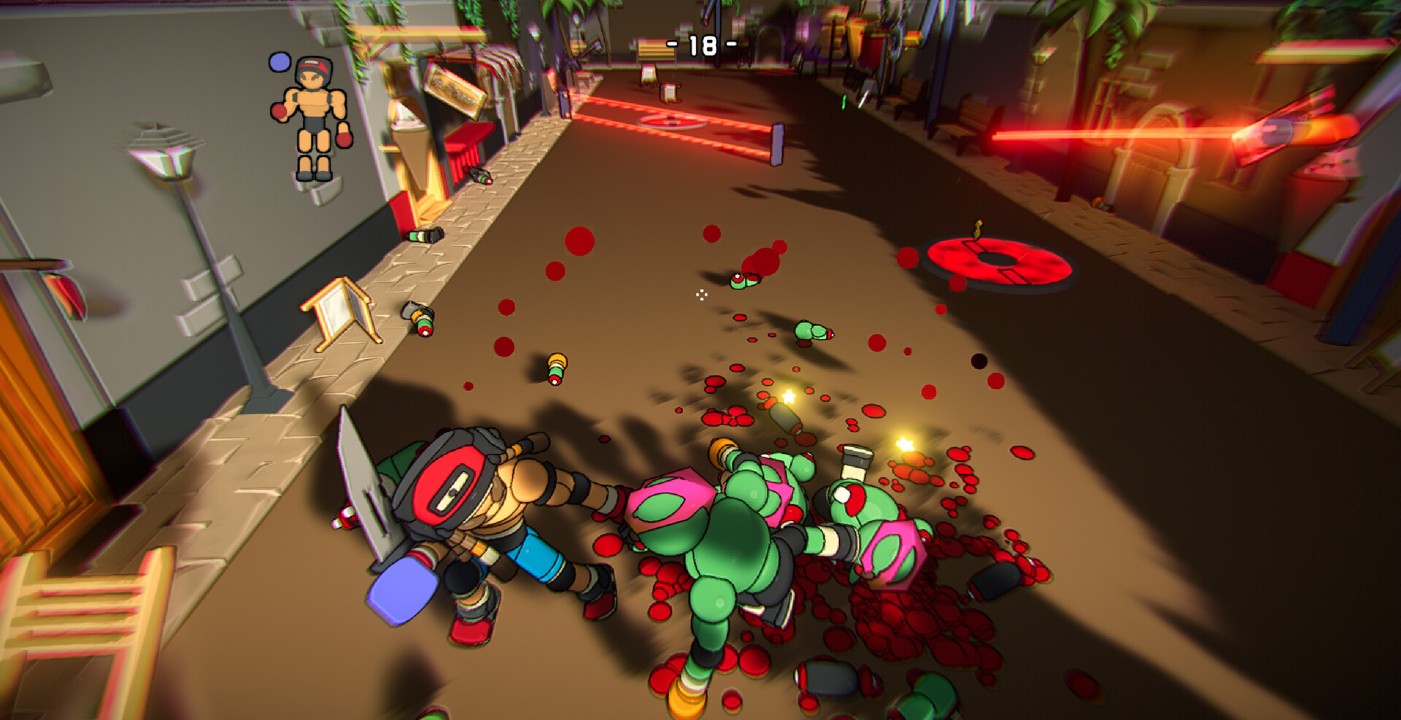The height and width of the screenshot is (720, 1401).
Task: Select the blue player color dot
Action: click(x=279, y=63)
